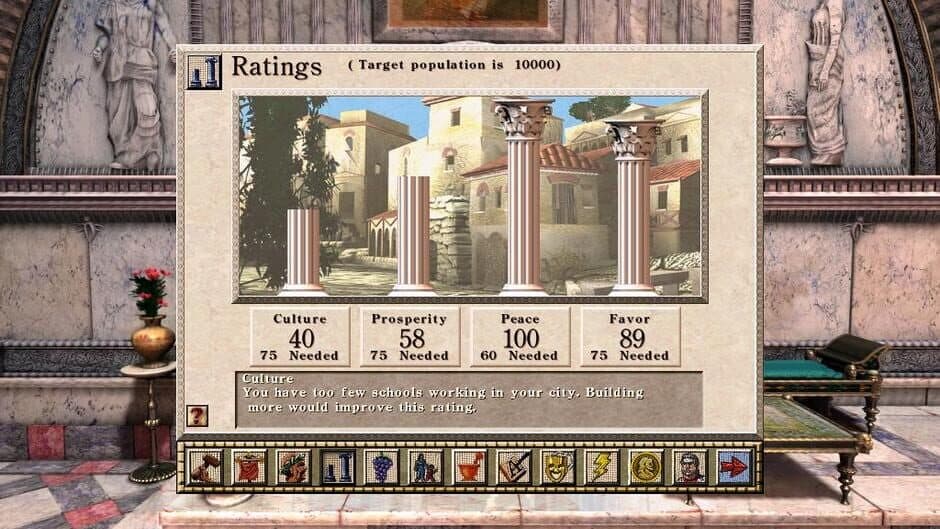Show the Imperial advisor laurel wreath icon

[x=293, y=467]
